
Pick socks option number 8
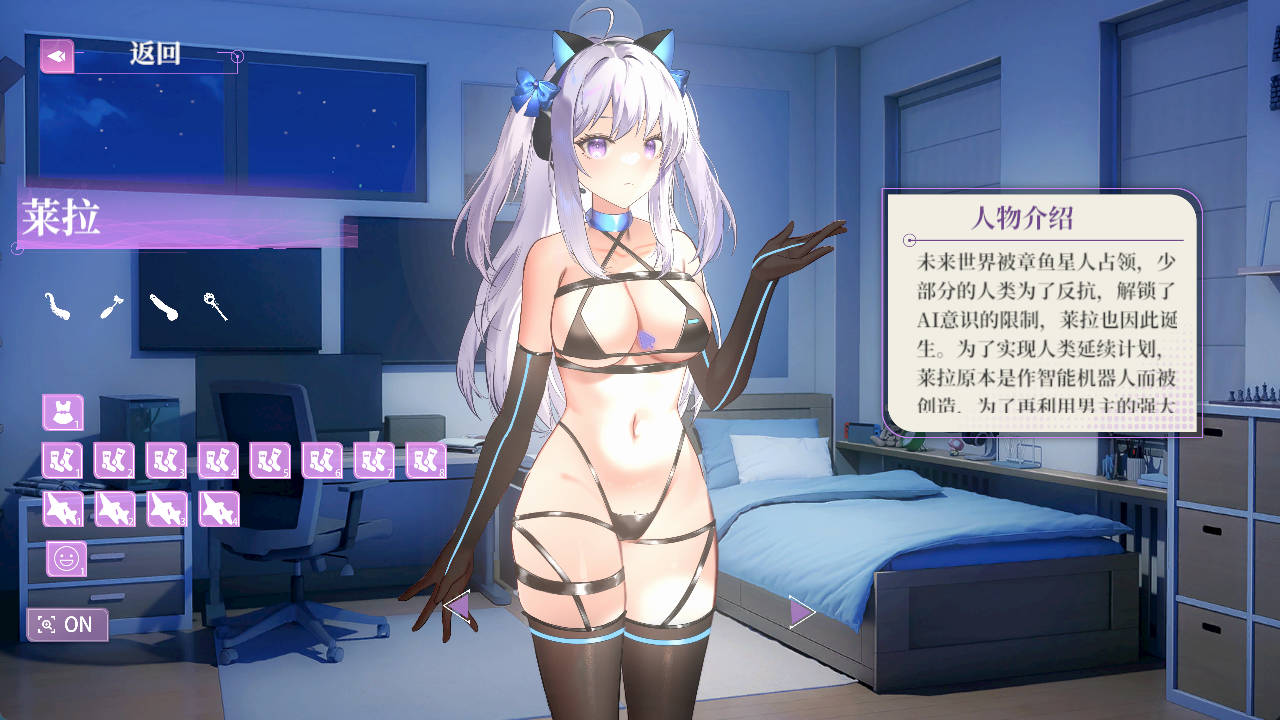(426, 460)
